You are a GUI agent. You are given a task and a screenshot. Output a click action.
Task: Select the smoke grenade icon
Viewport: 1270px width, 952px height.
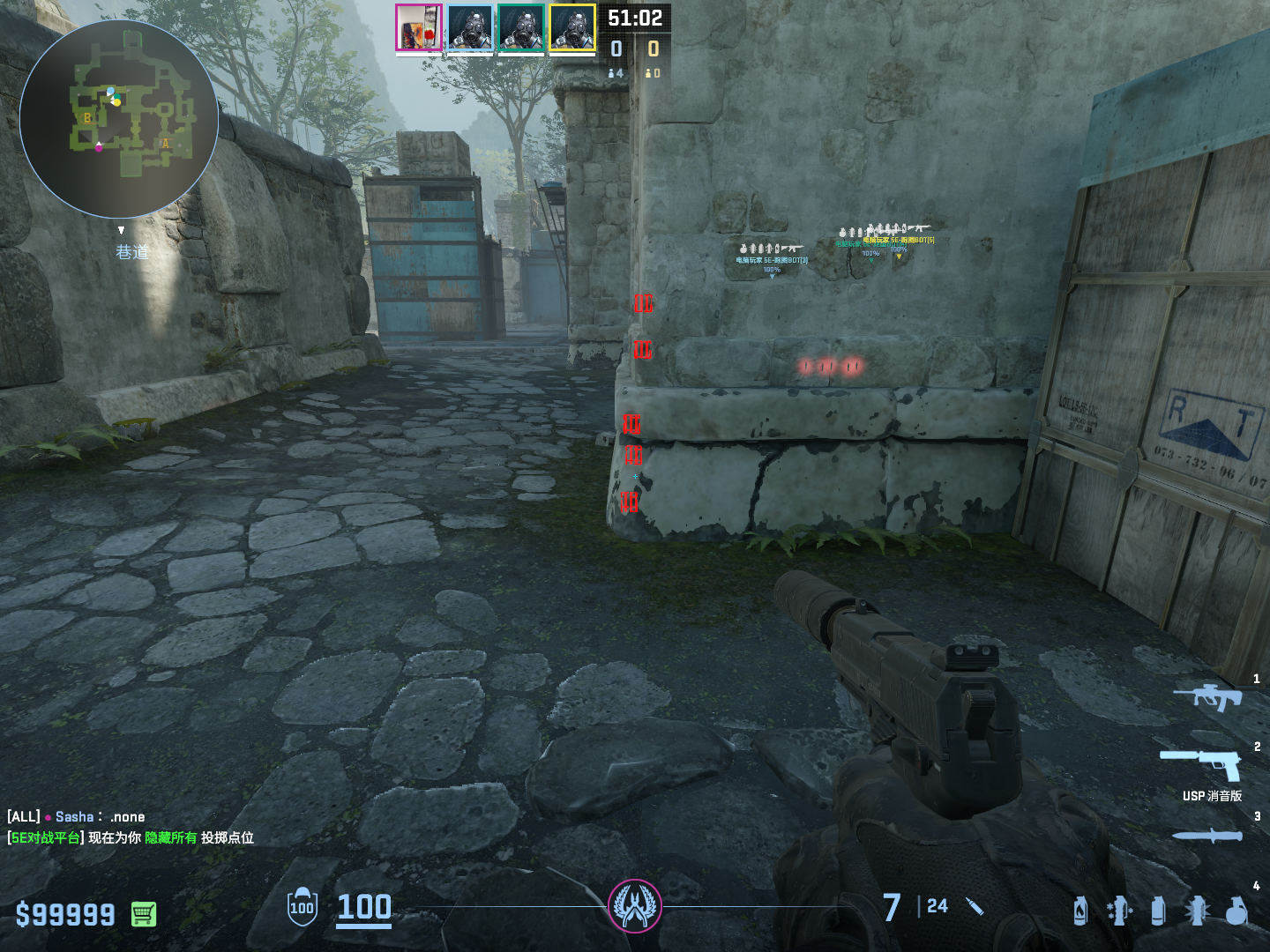1158,911
